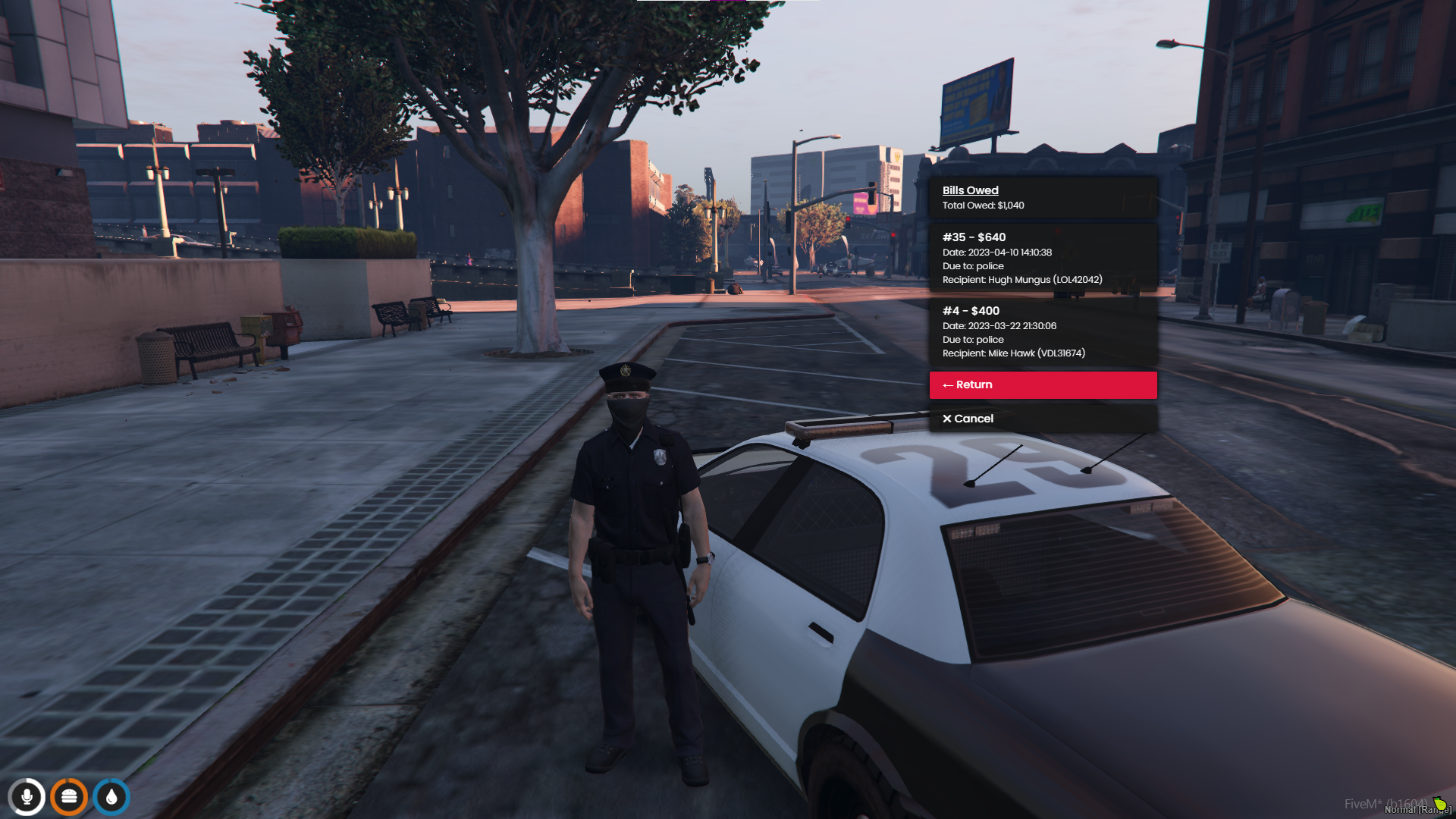Click the microphone voice status icon
The height and width of the screenshot is (819, 1456).
27,797
